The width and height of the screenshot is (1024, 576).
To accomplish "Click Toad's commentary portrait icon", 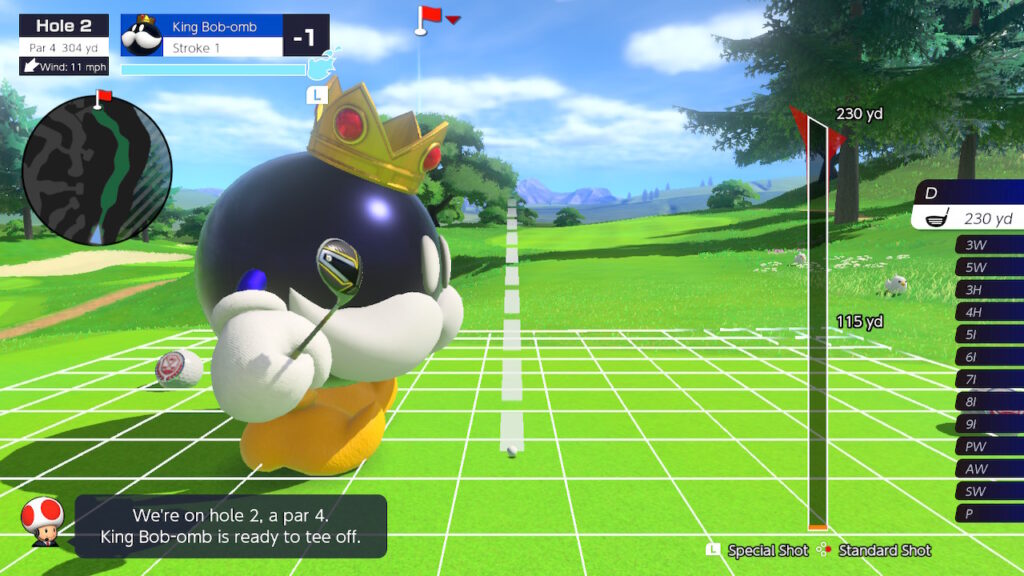I will point(42,522).
